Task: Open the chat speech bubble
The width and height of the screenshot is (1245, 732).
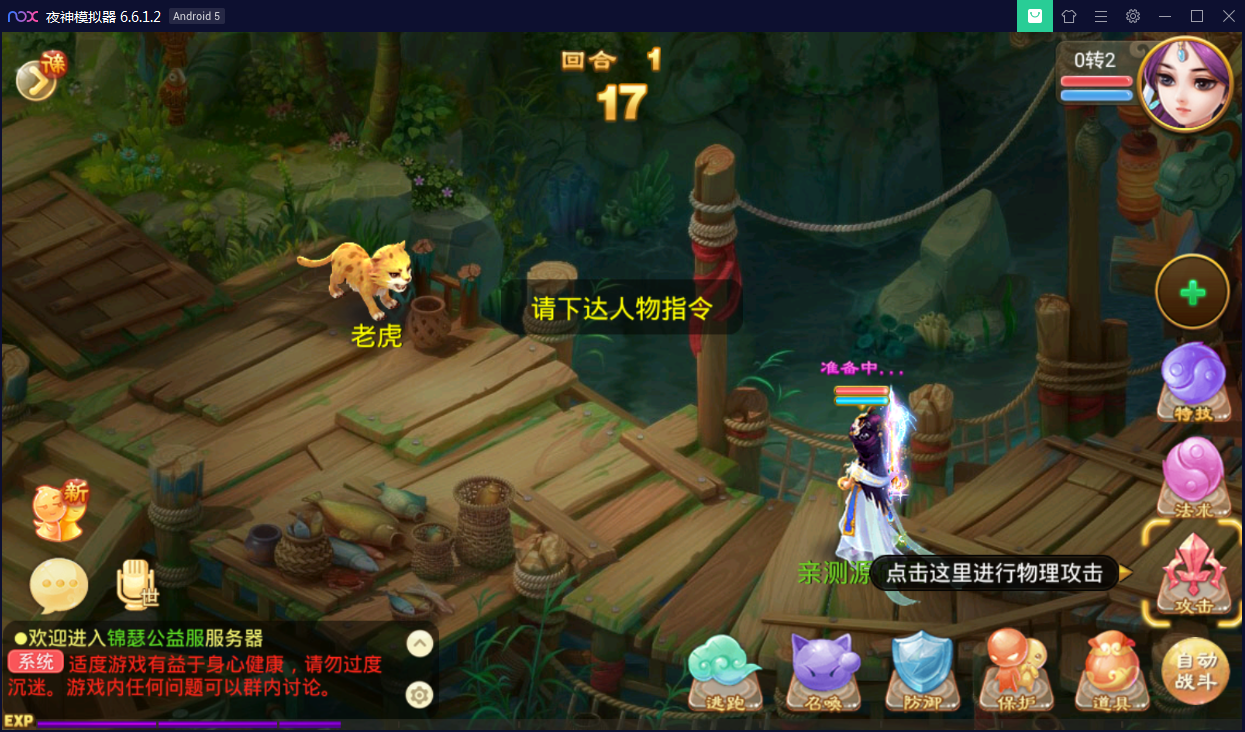Action: point(59,586)
